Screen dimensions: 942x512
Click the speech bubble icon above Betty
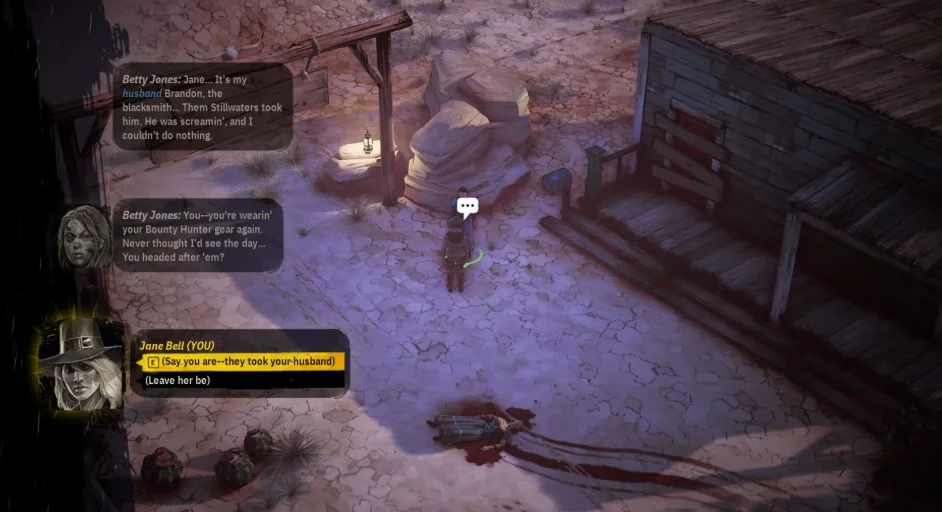[x=467, y=207]
